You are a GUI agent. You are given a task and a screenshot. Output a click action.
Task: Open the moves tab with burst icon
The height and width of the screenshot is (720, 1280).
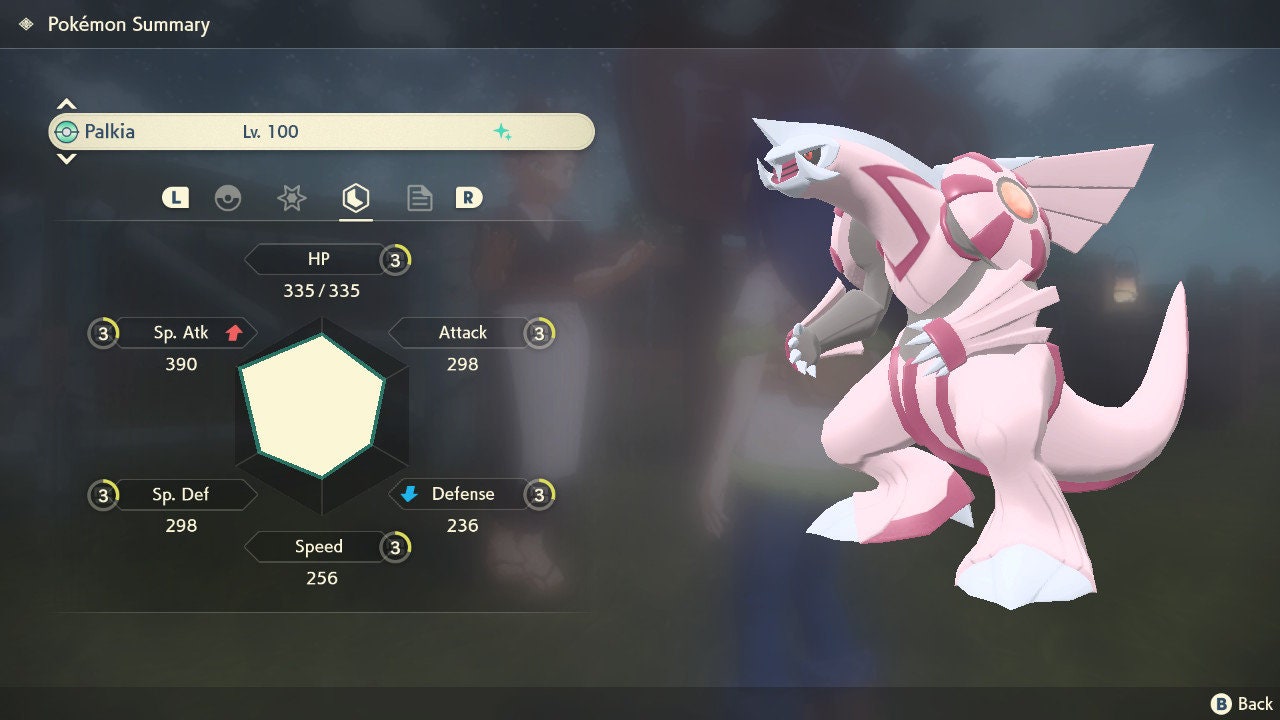tap(291, 198)
